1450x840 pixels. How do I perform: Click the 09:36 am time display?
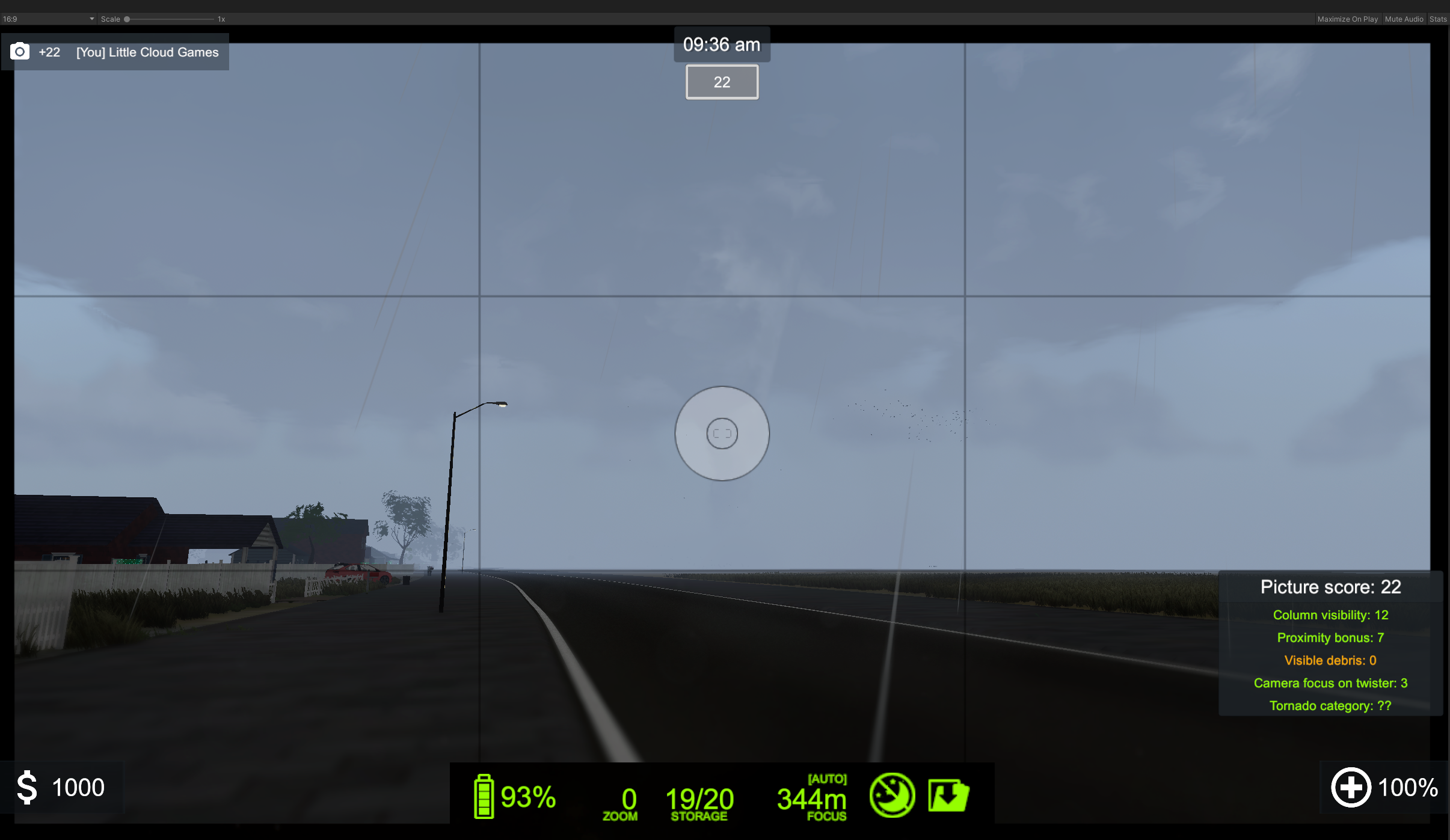[x=721, y=44]
